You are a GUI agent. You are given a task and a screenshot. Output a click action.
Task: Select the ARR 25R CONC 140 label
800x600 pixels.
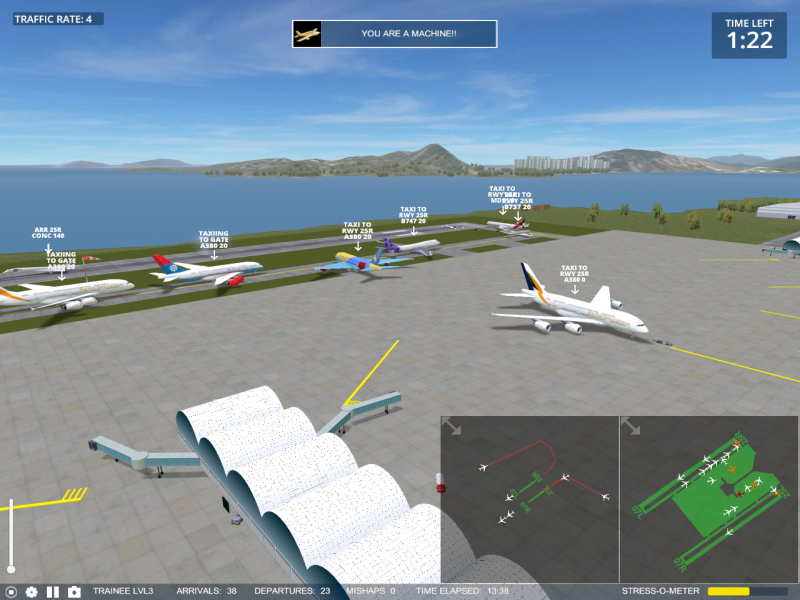[48, 233]
